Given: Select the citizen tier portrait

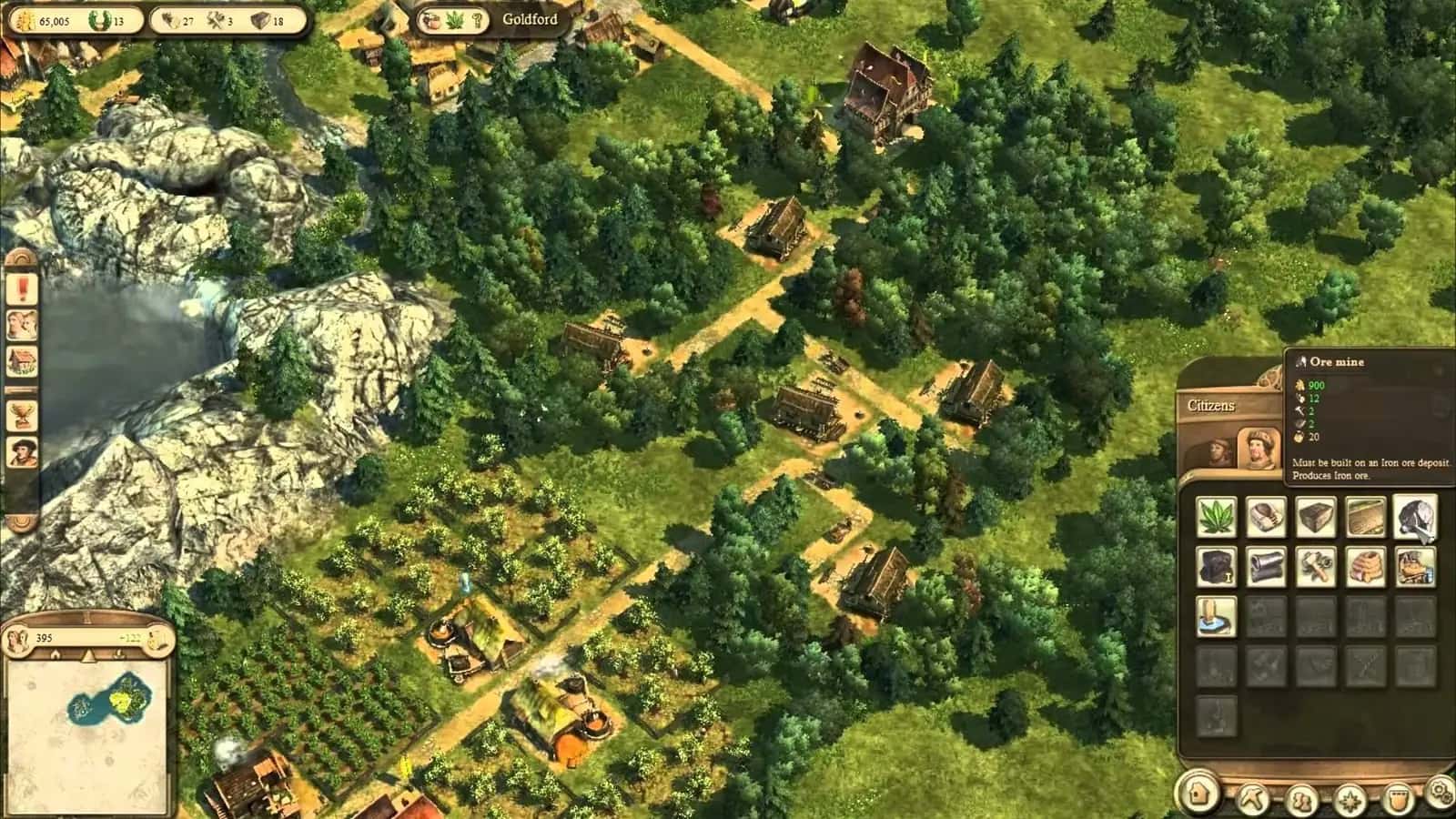Looking at the screenshot, I should [1259, 448].
